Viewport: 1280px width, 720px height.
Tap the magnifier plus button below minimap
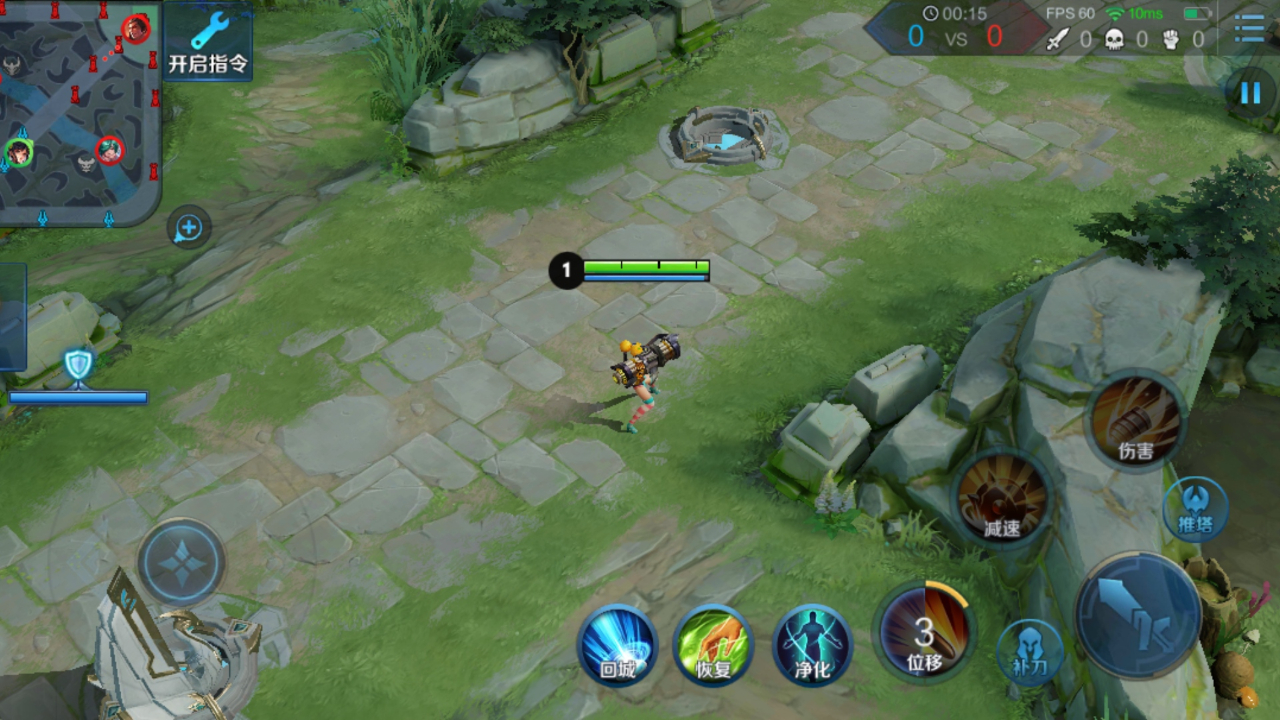click(x=189, y=229)
